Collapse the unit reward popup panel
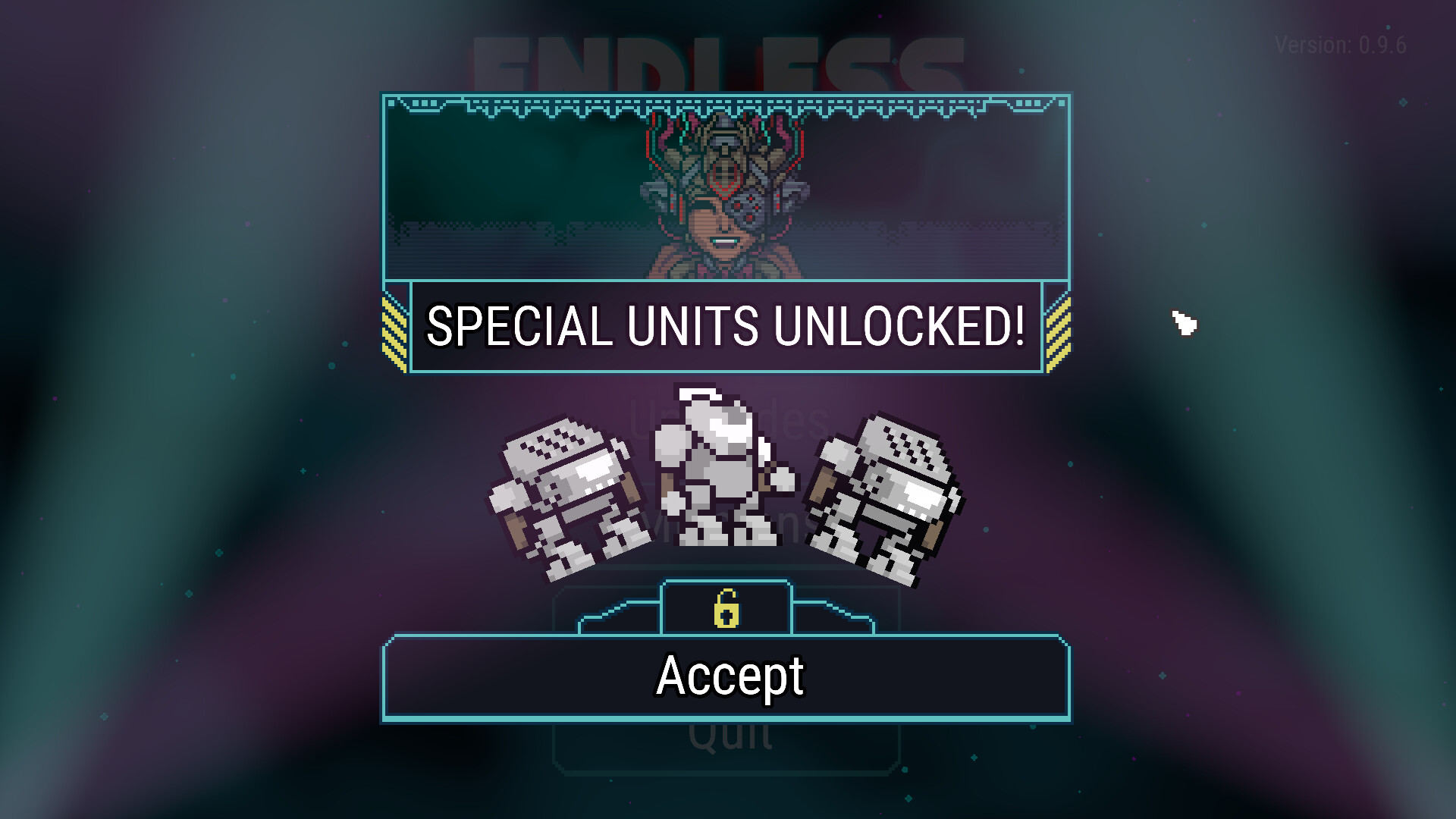1456x819 pixels. pos(726,675)
